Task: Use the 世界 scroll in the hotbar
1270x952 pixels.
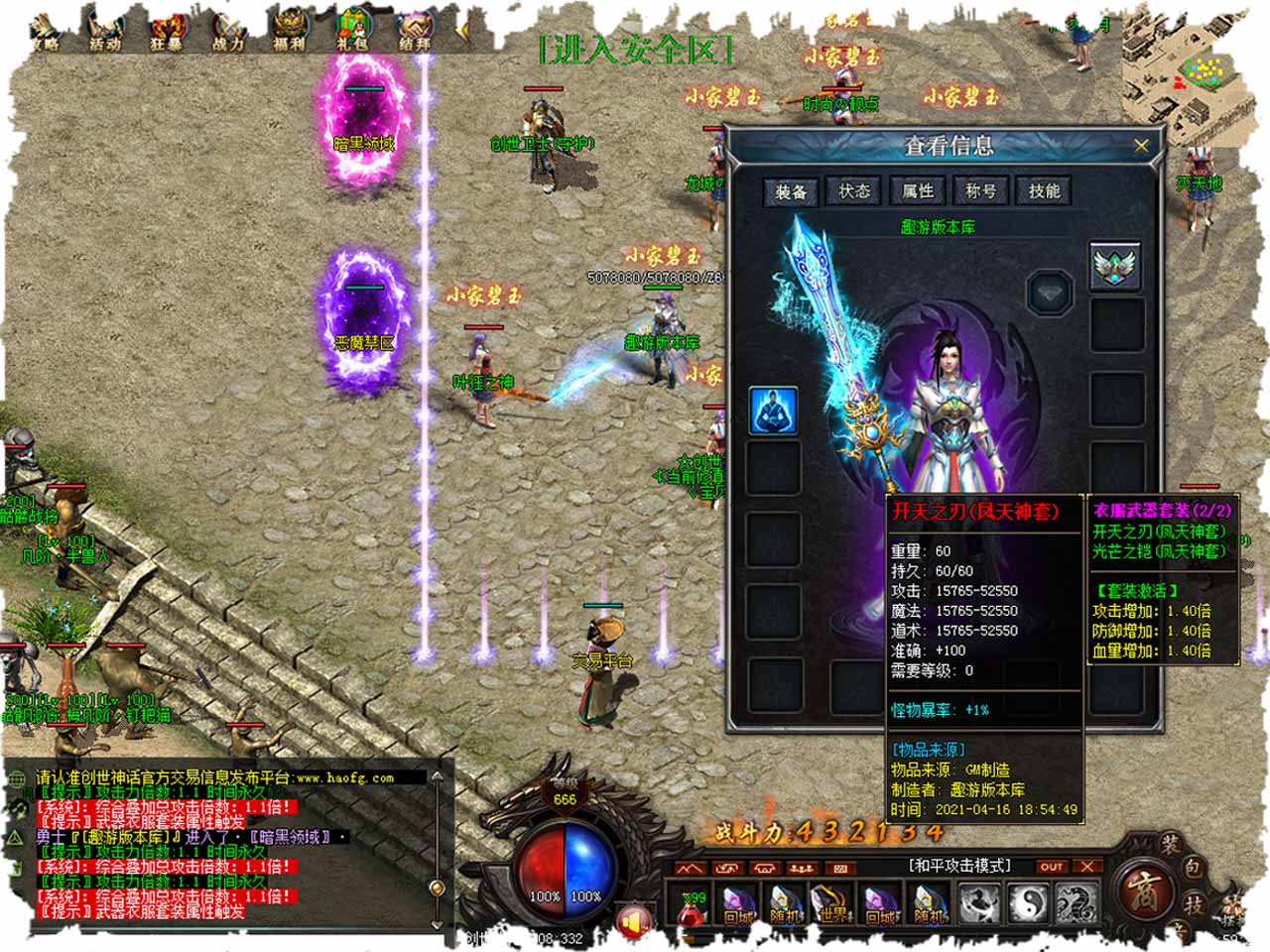Action: pyautogui.click(x=833, y=904)
